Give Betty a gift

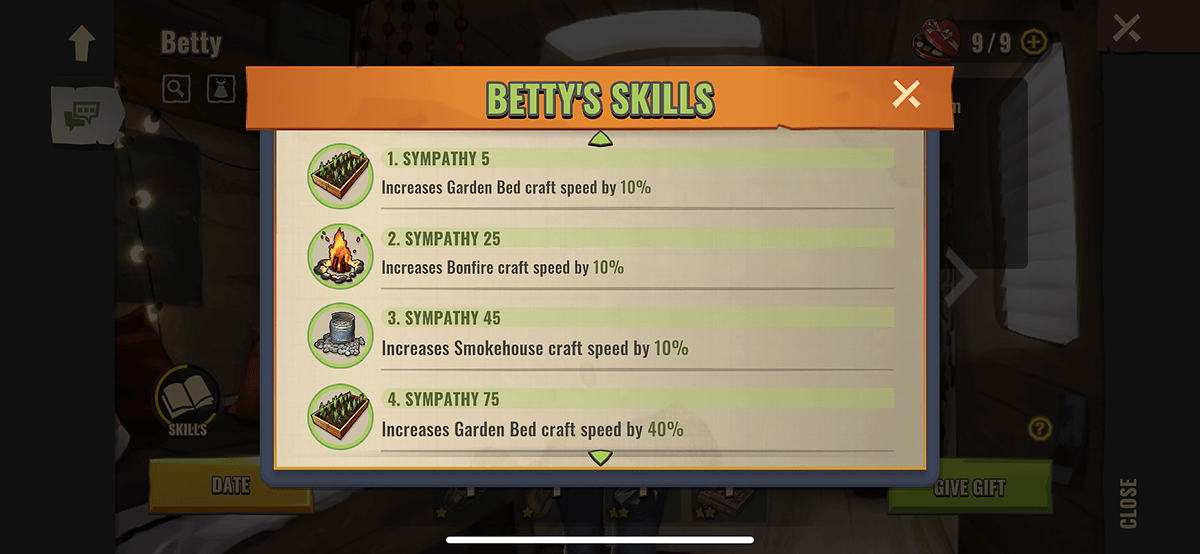coord(969,488)
